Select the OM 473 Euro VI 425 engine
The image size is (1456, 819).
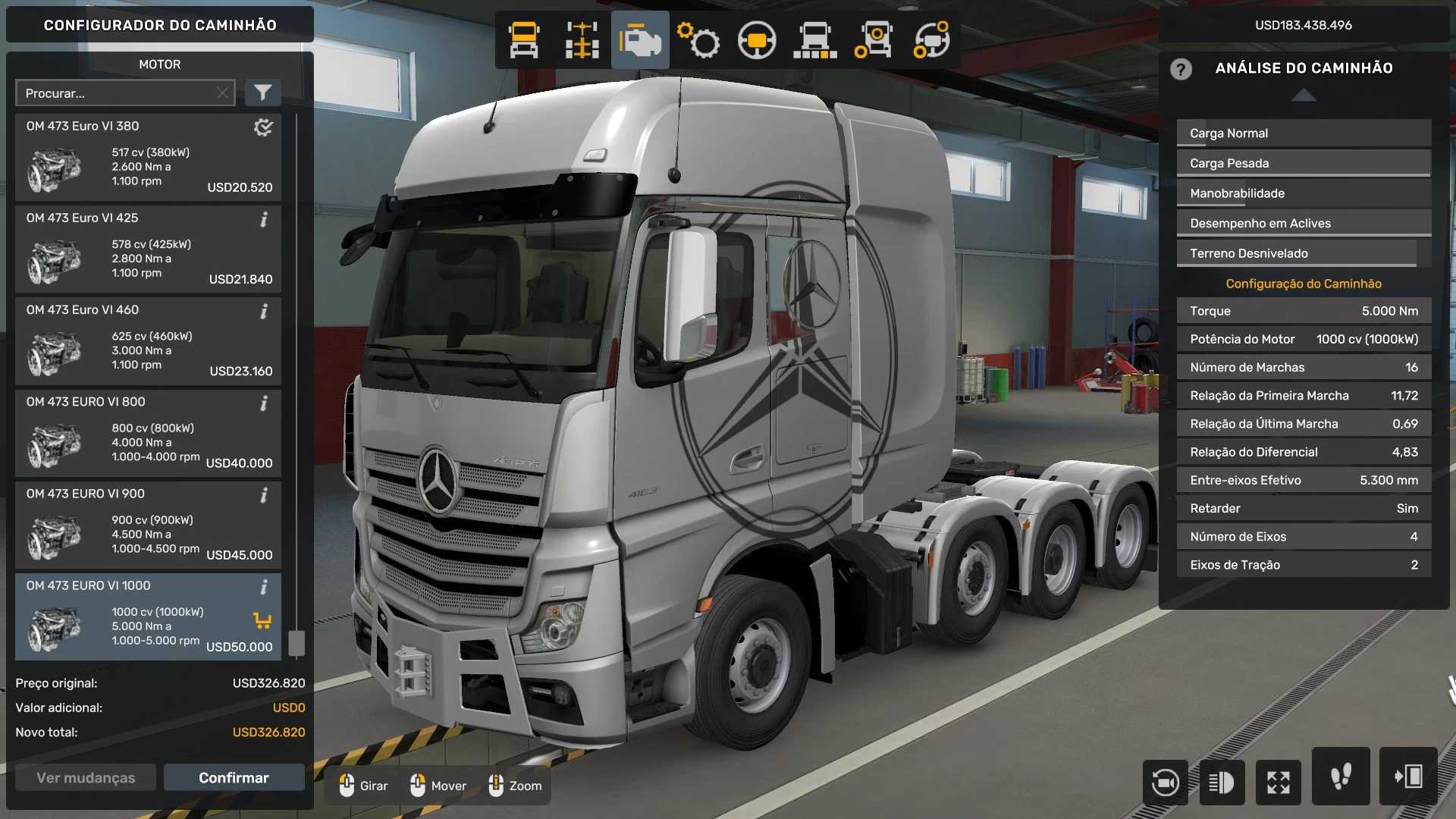[x=148, y=249]
